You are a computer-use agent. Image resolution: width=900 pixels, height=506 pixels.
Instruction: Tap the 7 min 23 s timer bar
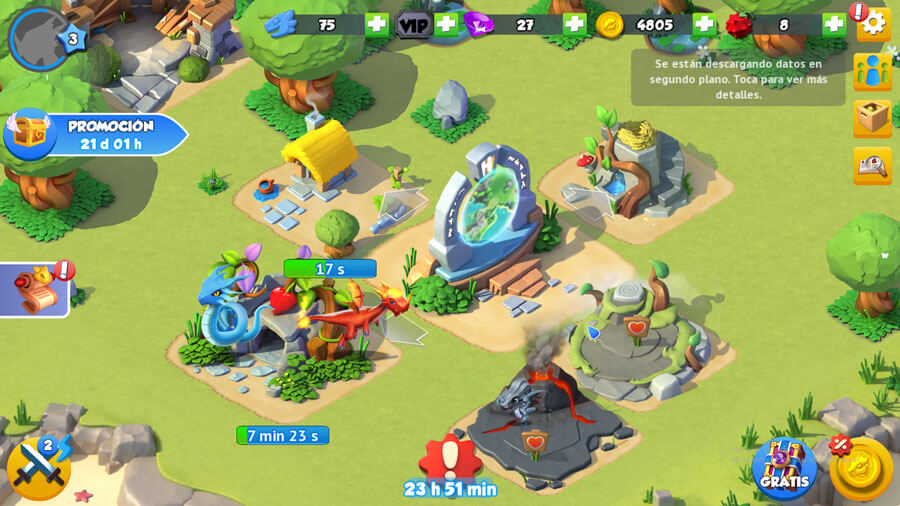click(282, 435)
